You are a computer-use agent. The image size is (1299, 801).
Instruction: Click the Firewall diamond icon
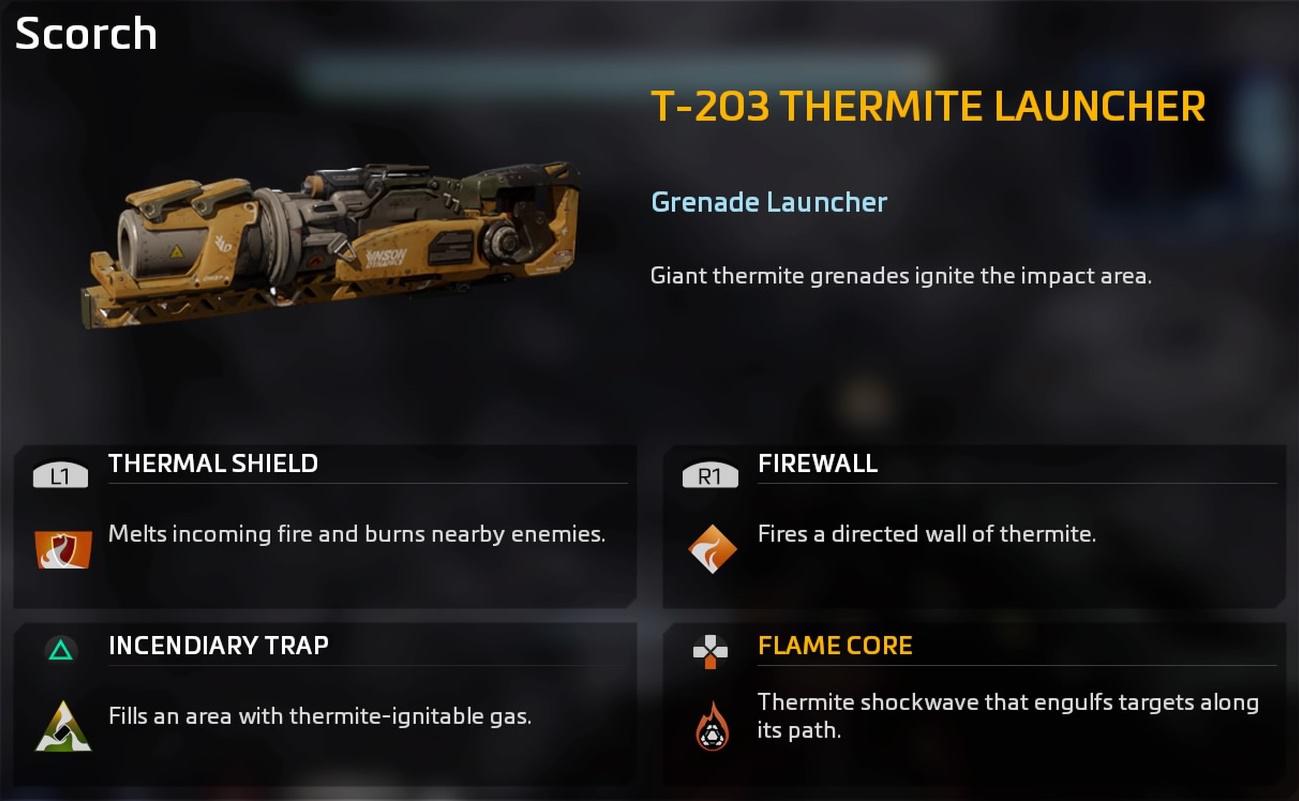click(712, 549)
